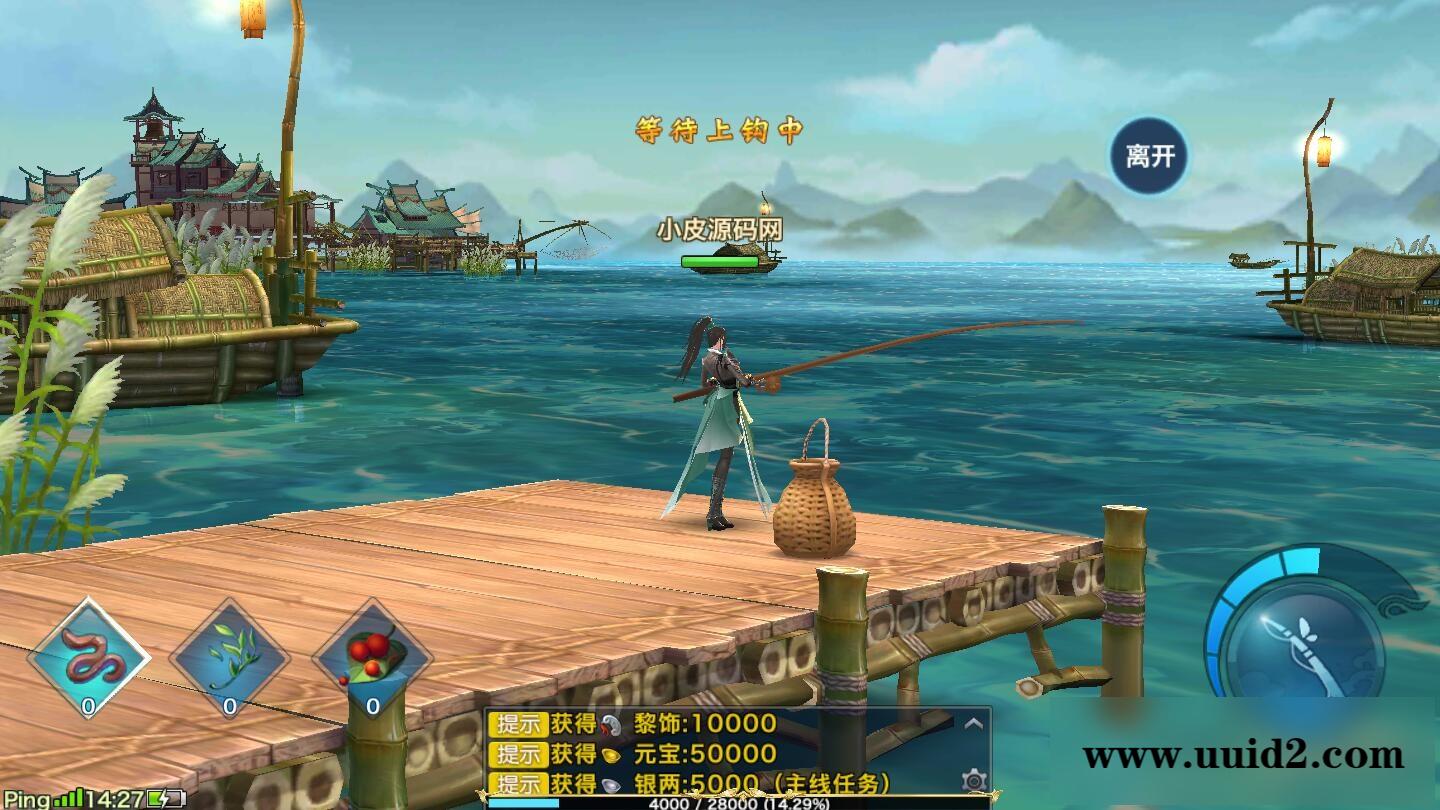Choose the green herb bait slot

point(230,658)
